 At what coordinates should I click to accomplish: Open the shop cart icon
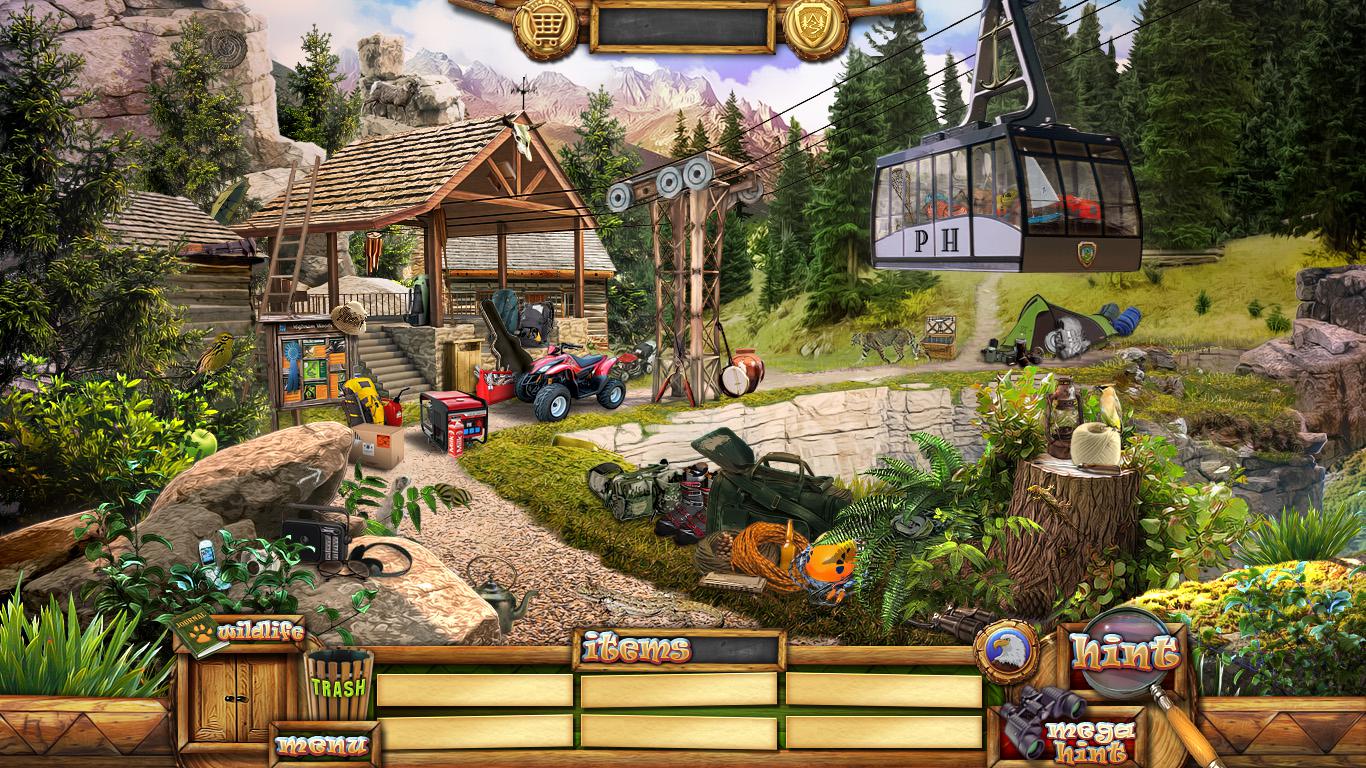pos(545,24)
